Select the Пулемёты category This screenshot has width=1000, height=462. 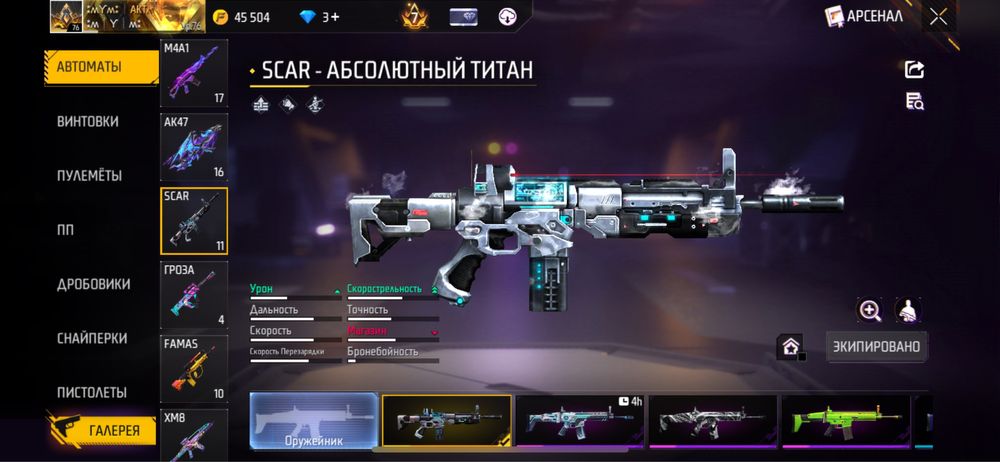89,175
